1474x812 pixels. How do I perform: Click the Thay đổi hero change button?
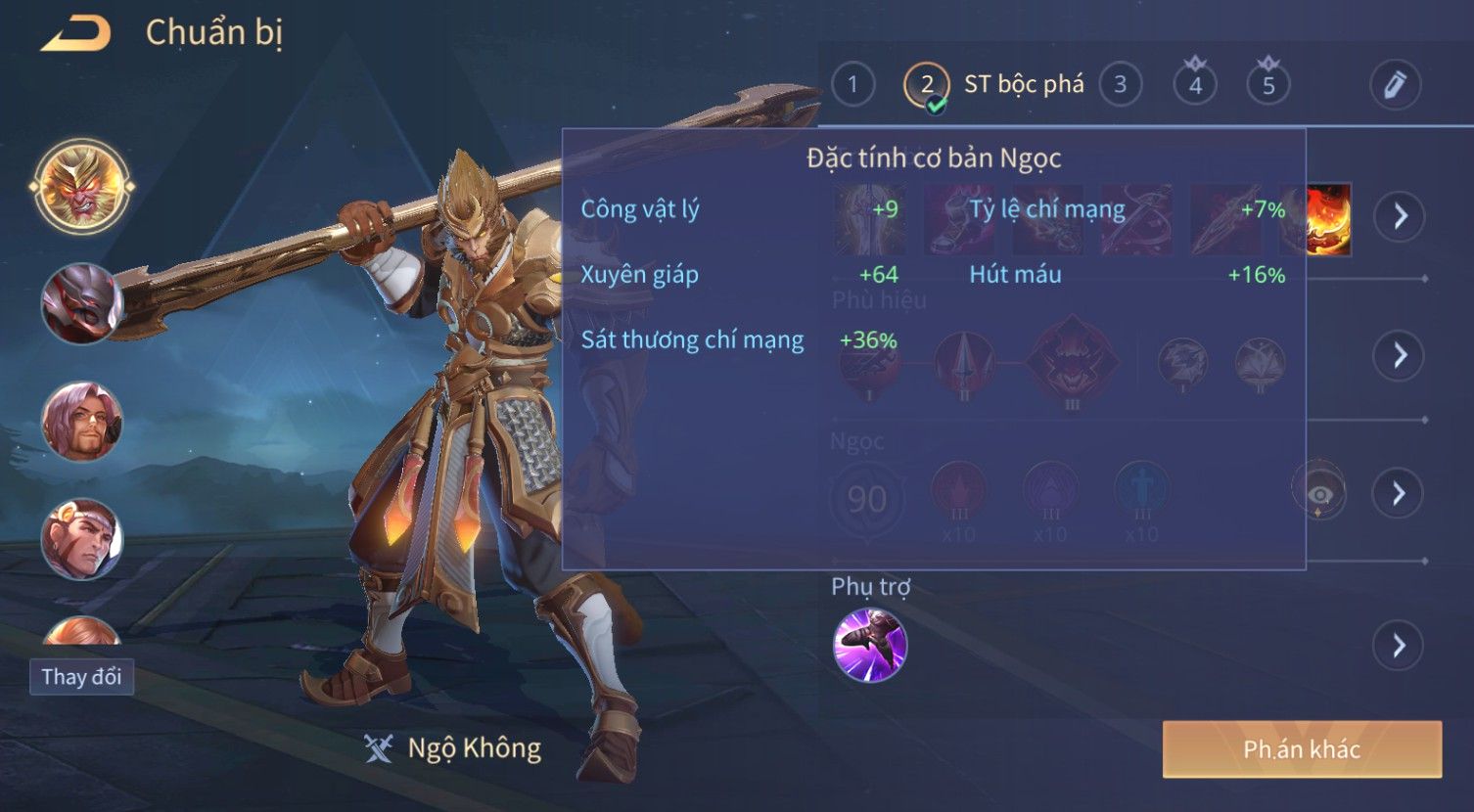(81, 677)
